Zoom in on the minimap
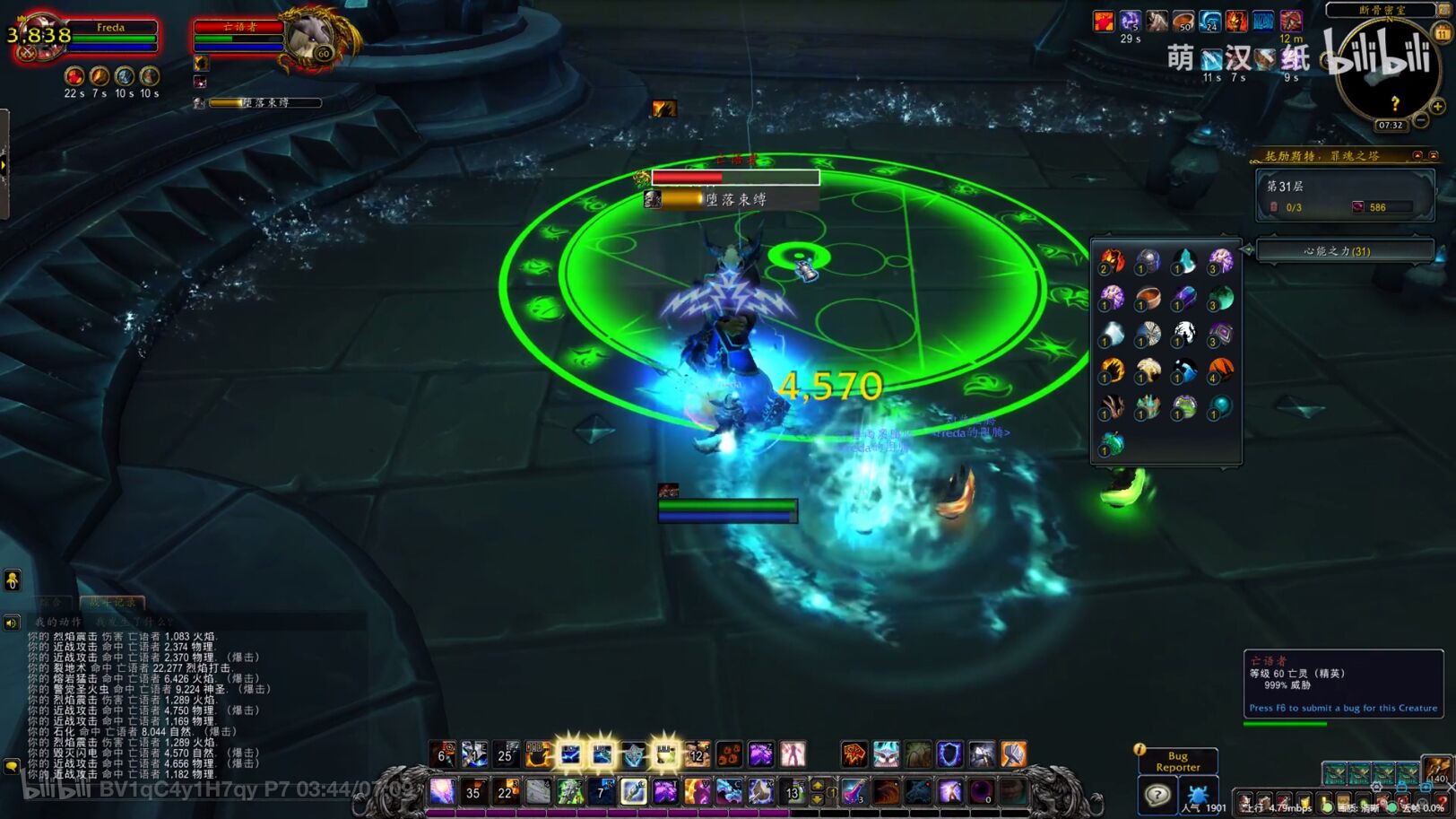This screenshot has height=819, width=1456. point(1437,107)
